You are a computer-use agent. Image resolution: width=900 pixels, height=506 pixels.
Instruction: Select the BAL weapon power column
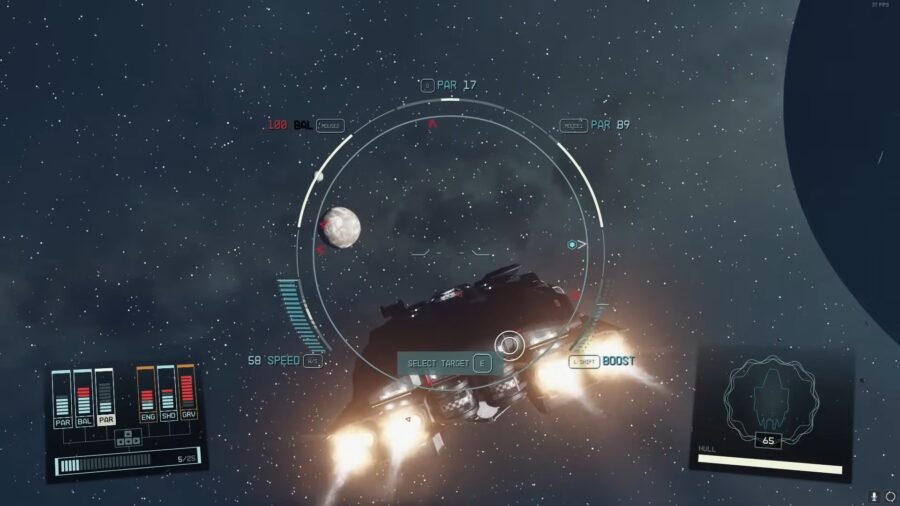coord(84,400)
